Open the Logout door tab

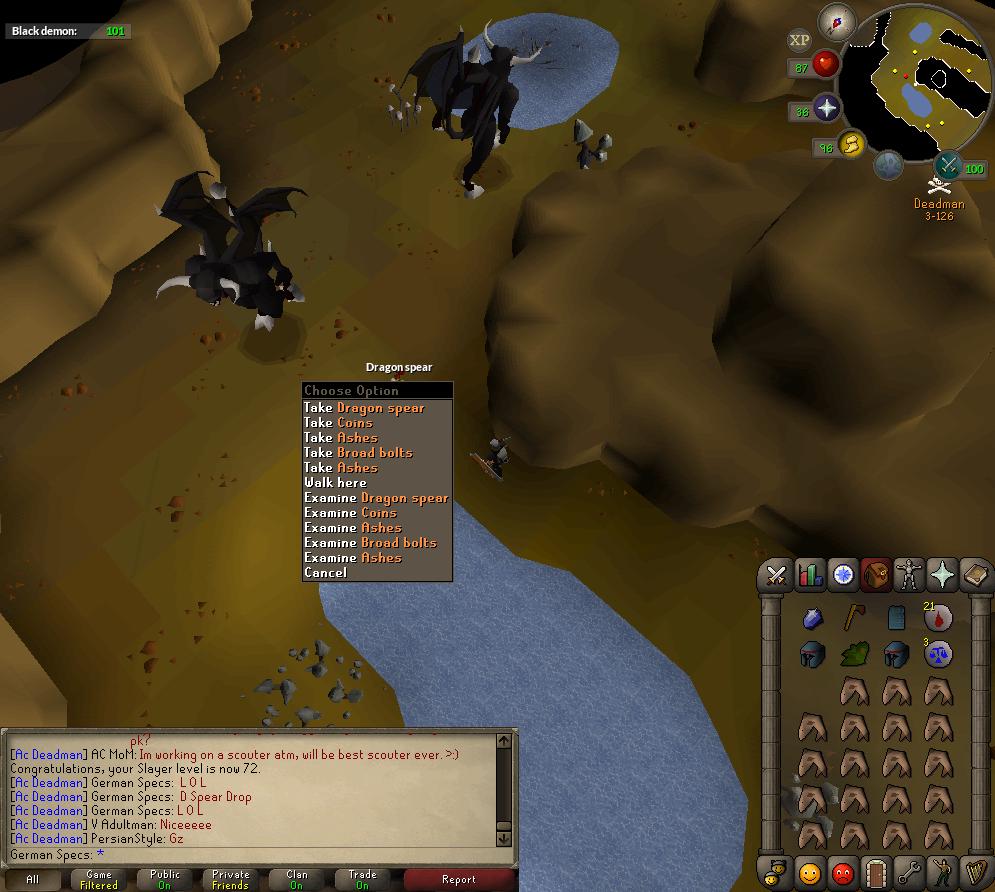click(x=876, y=873)
